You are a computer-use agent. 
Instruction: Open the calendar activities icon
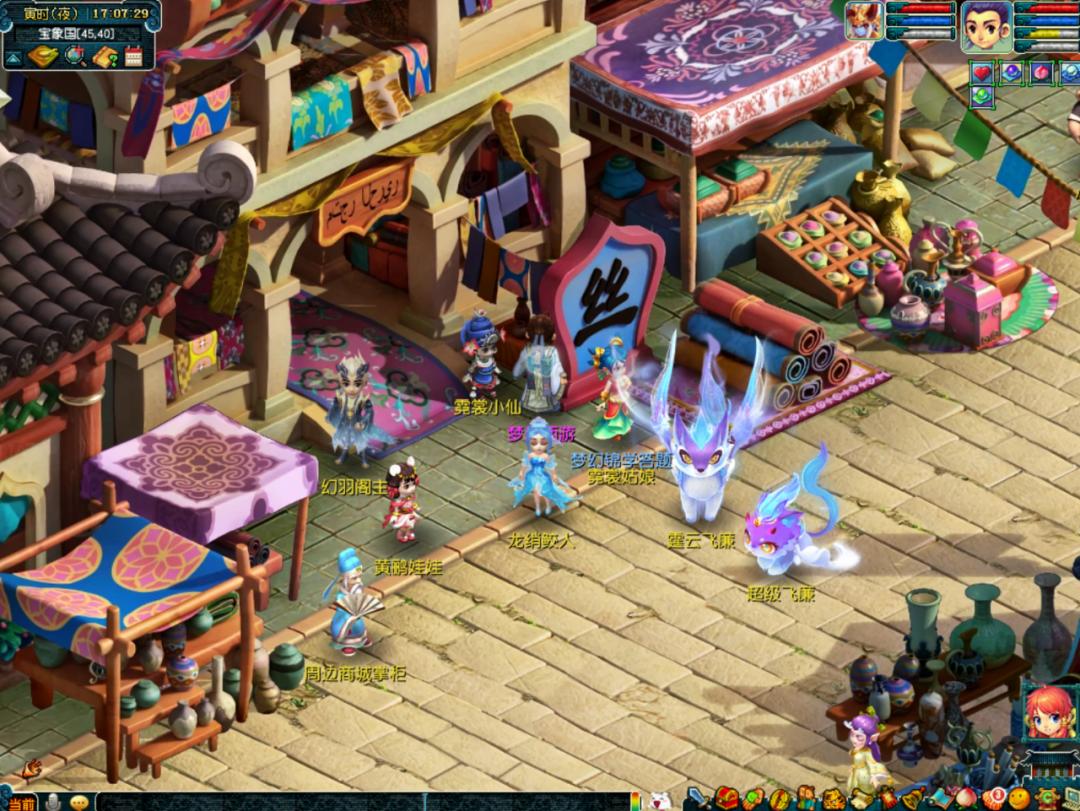pos(134,56)
